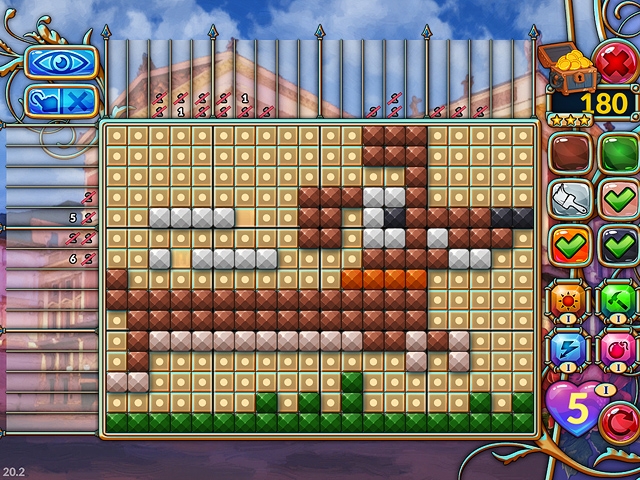Choose the orange swatch with green checkmark
The width and height of the screenshot is (640, 480).
569,245
